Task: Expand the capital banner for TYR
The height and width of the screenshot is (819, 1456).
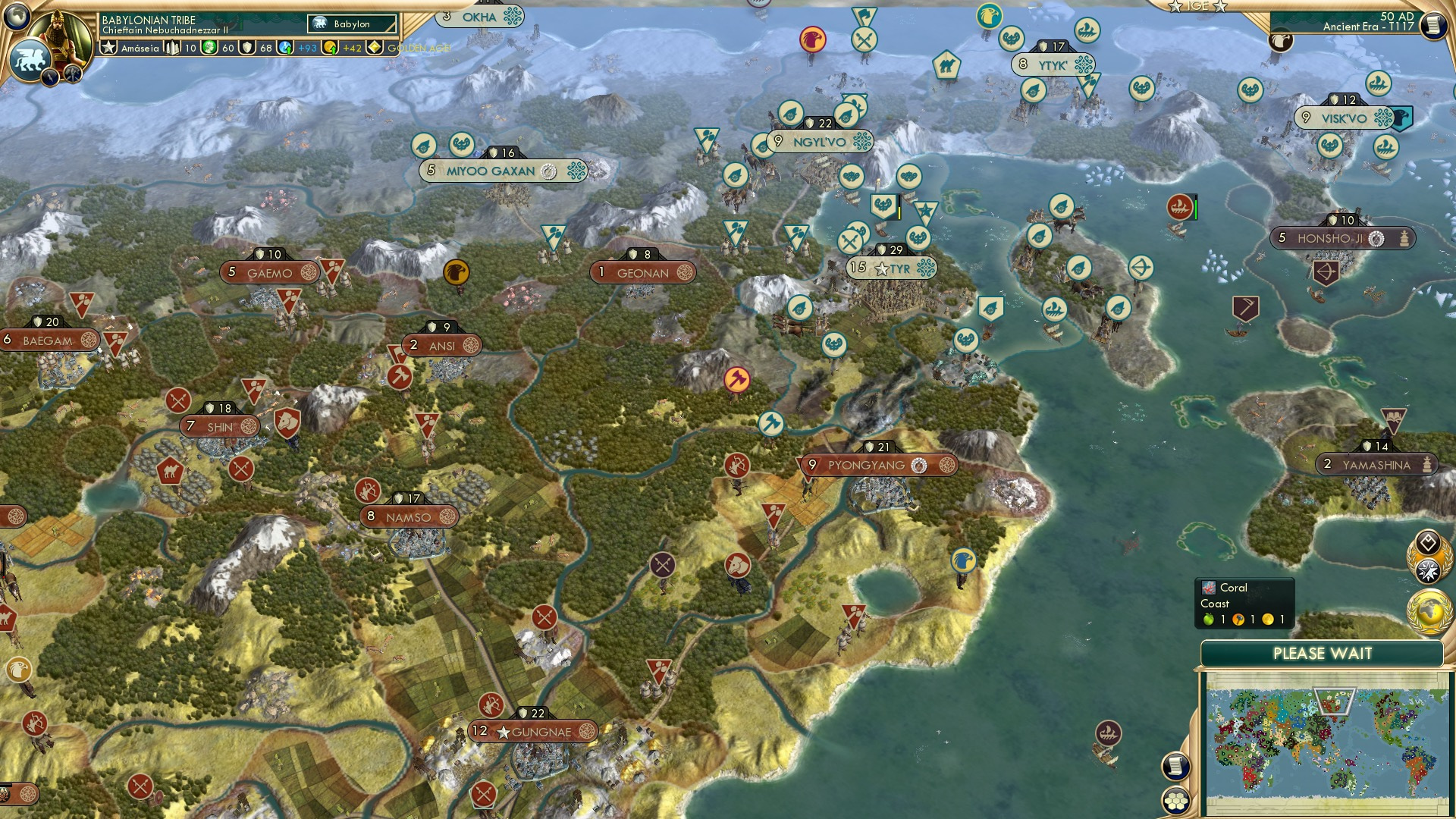Action: 891,267
